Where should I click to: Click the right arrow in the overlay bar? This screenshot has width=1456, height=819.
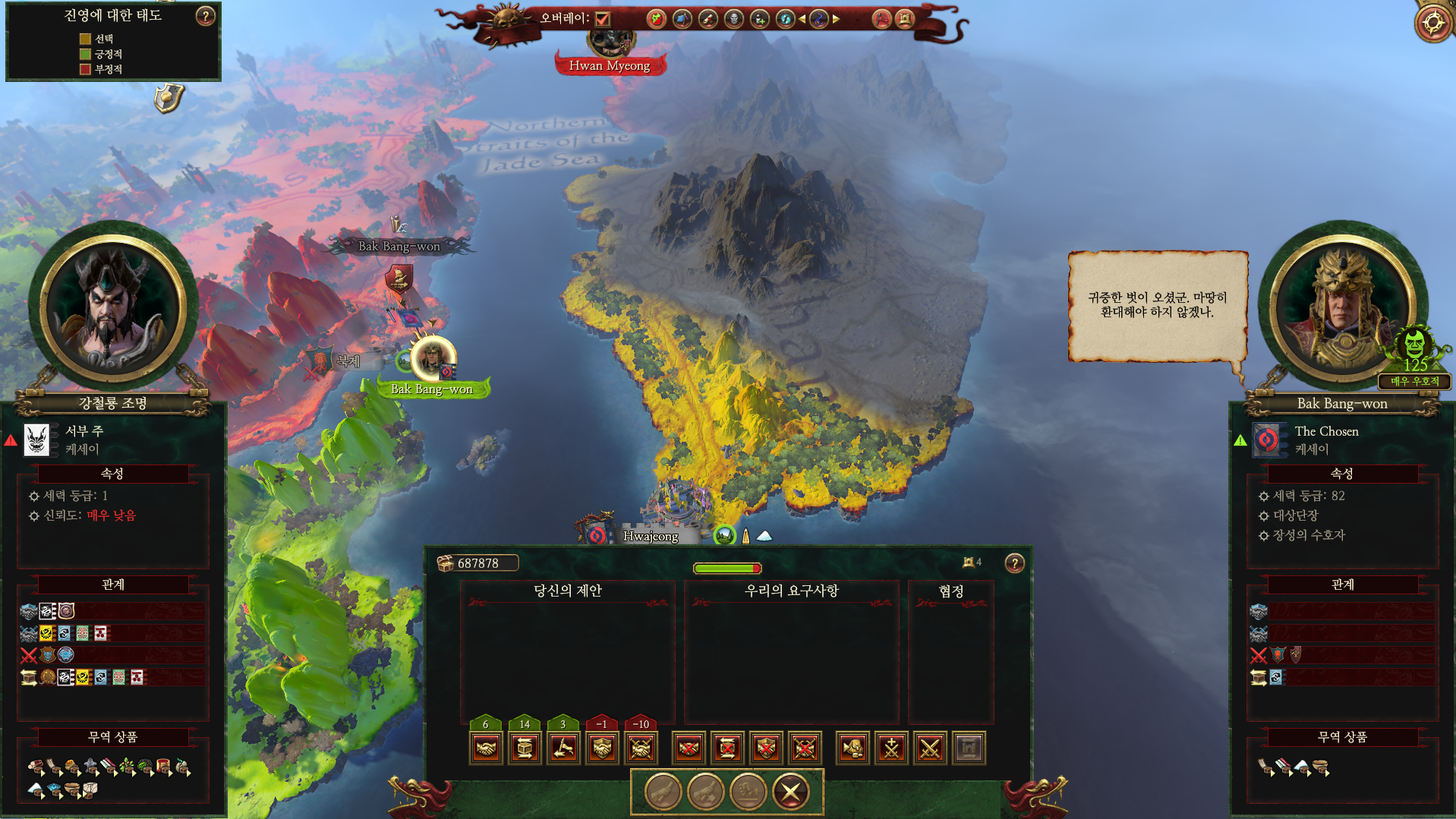[x=837, y=19]
